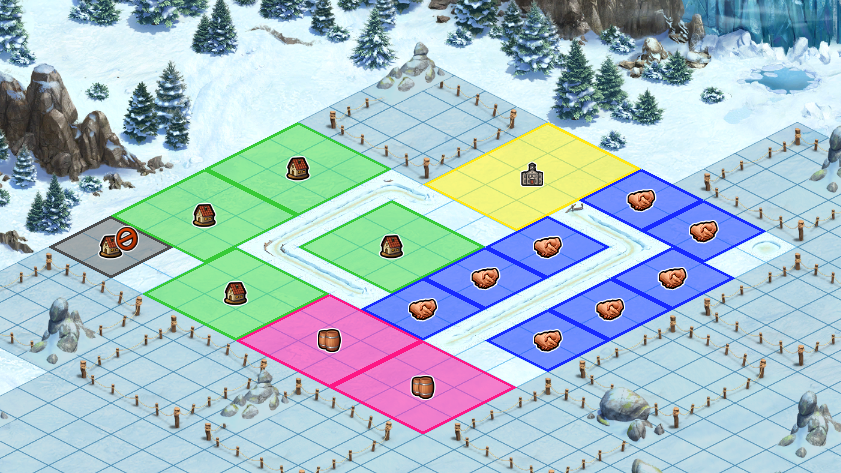Choose the green house tile inside the road loop
The height and width of the screenshot is (473, 841).
pyautogui.click(x=391, y=245)
